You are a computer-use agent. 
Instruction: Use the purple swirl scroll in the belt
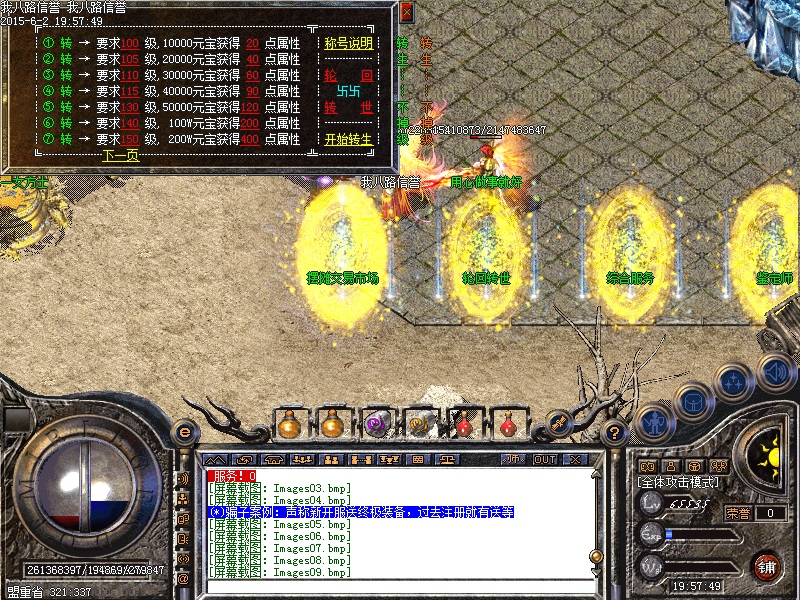pos(376,423)
